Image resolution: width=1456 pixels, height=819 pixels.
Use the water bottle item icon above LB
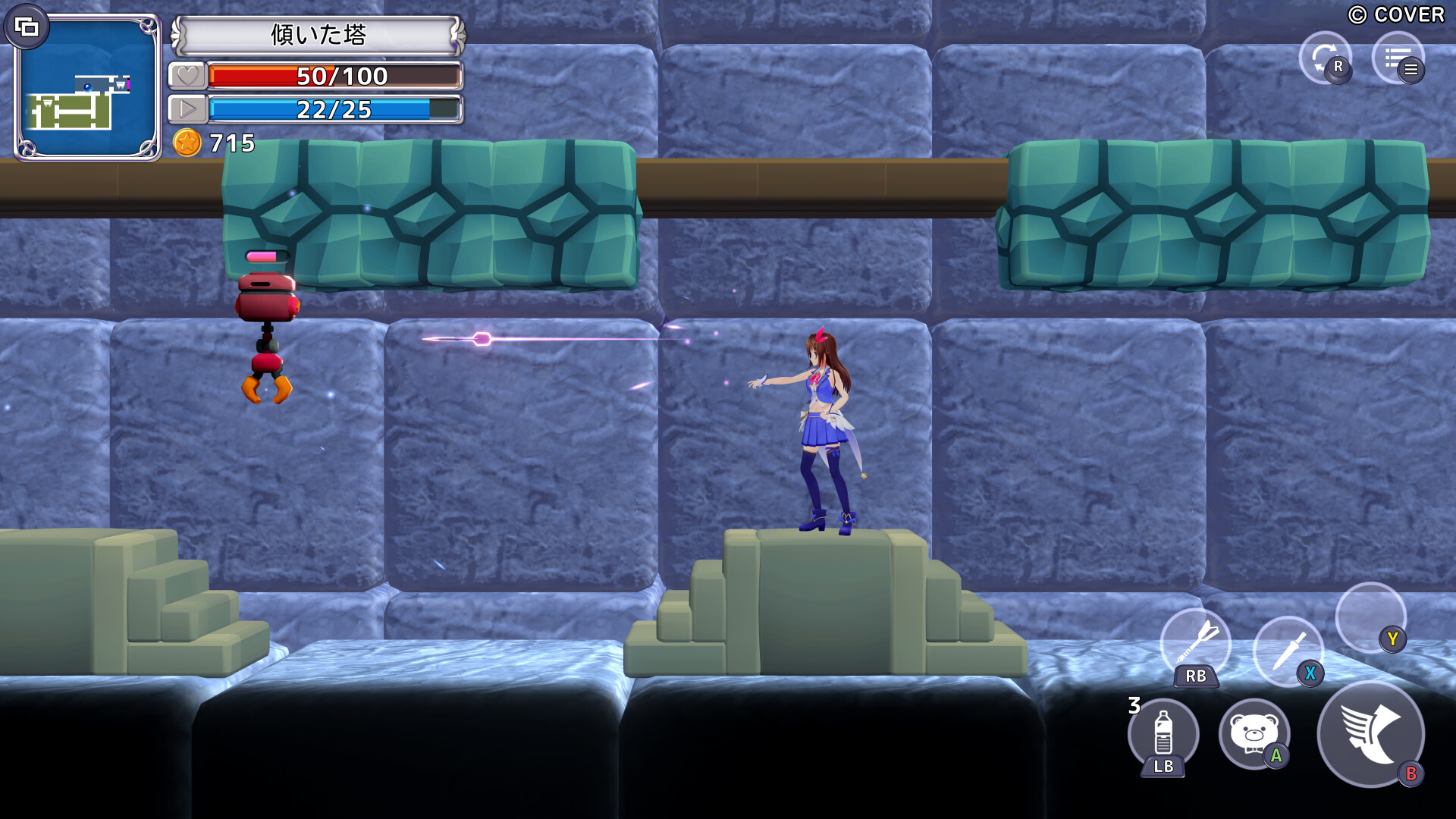pos(1163,734)
